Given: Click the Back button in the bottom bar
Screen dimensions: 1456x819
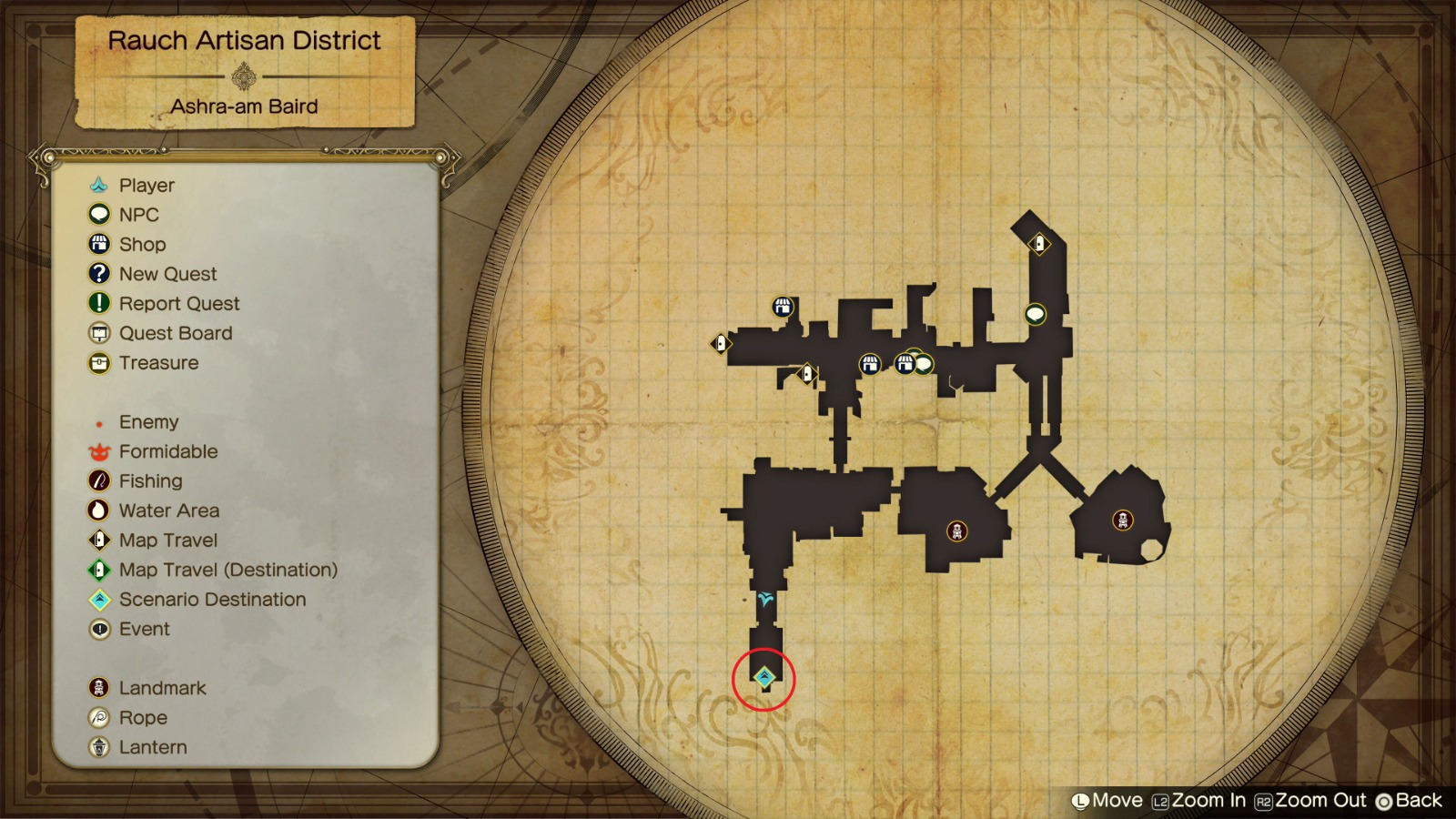Looking at the screenshot, I should (1407, 801).
